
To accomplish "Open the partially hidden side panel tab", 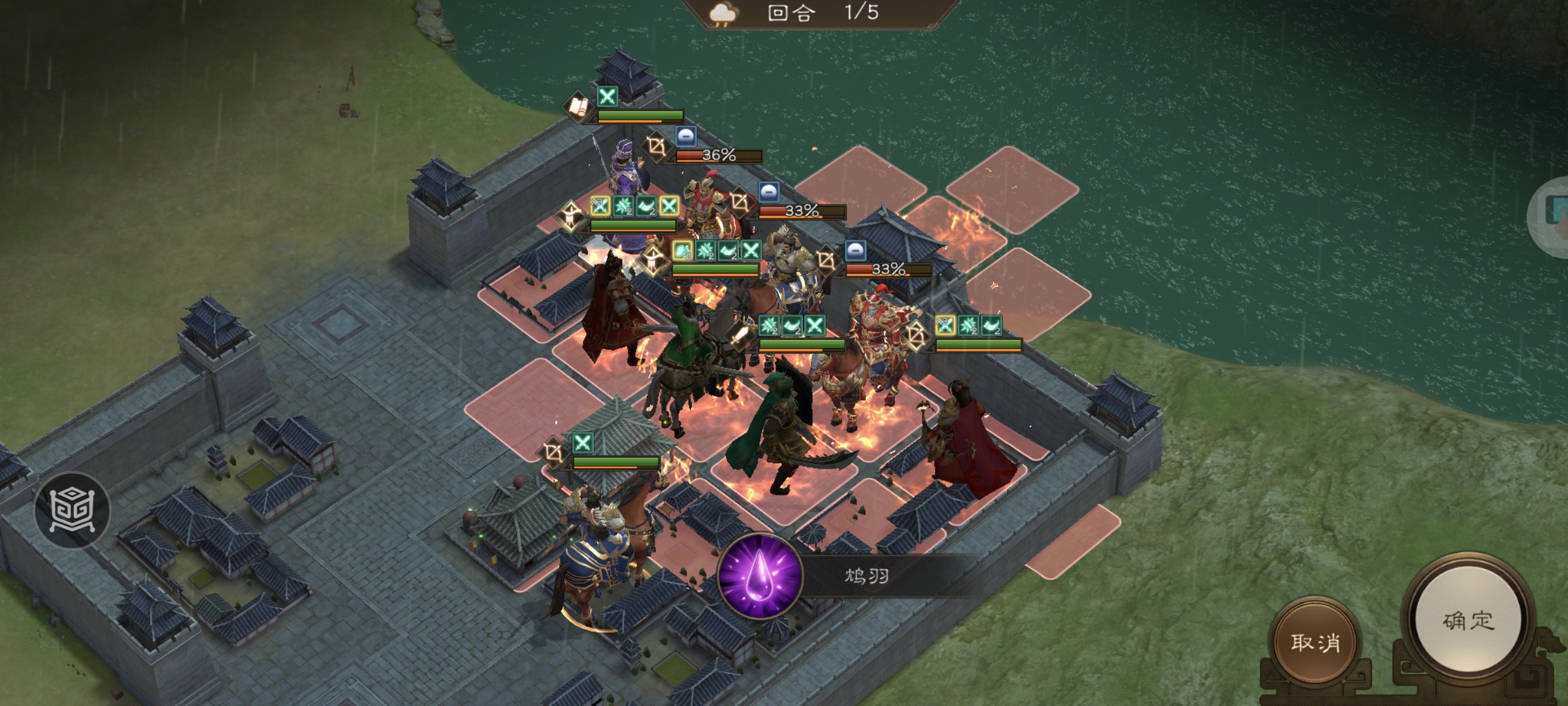I will (1552, 214).
